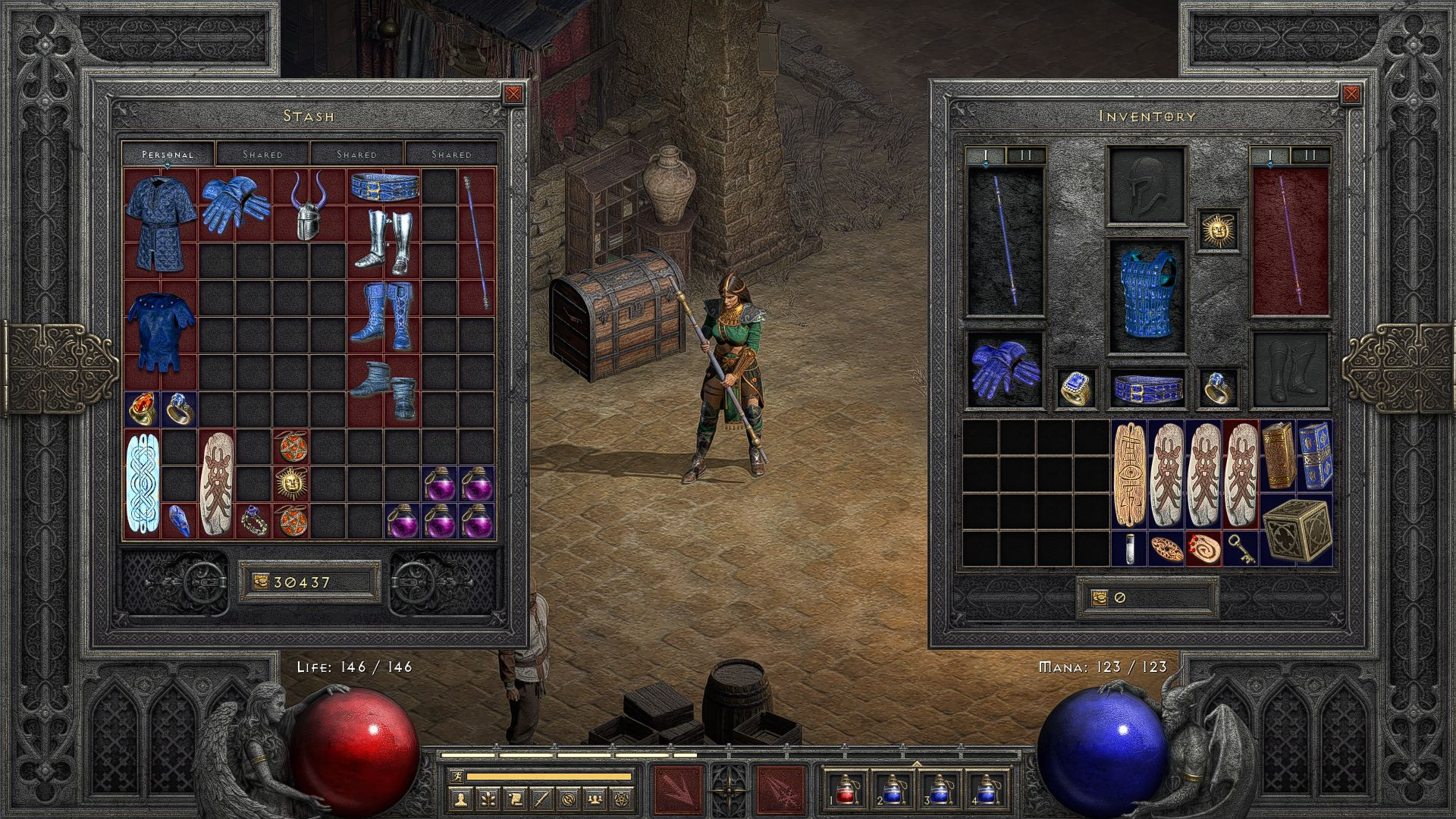The height and width of the screenshot is (819, 1456).
Task: Pick up the silver greaves in stash
Action: point(383,241)
